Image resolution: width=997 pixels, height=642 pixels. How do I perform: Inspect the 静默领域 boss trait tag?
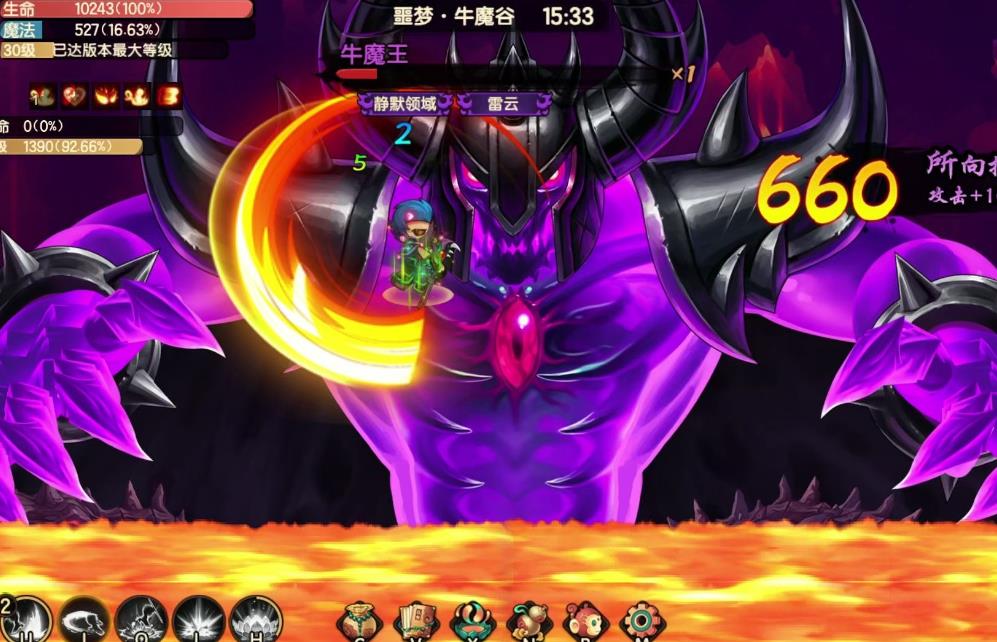(405, 103)
